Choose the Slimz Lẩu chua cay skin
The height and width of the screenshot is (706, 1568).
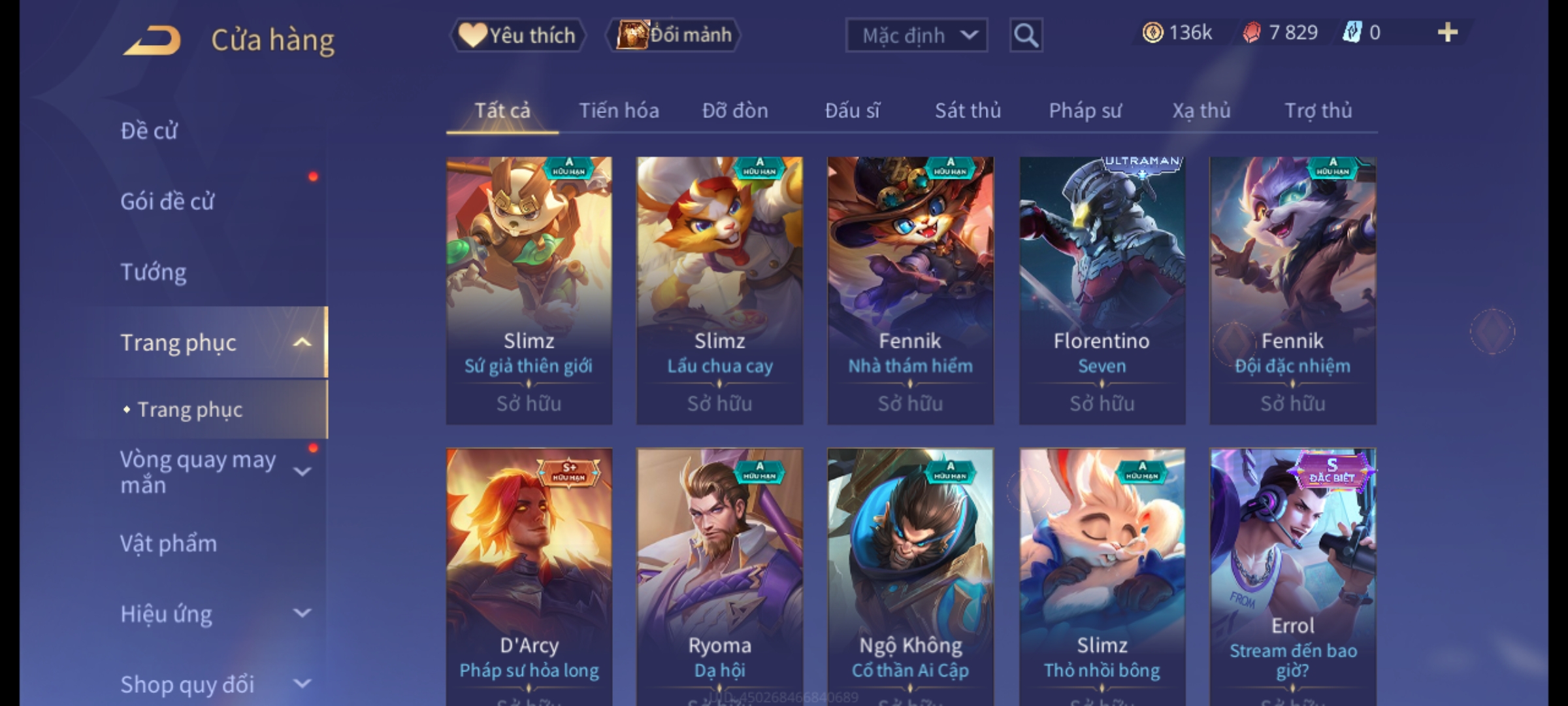click(719, 290)
